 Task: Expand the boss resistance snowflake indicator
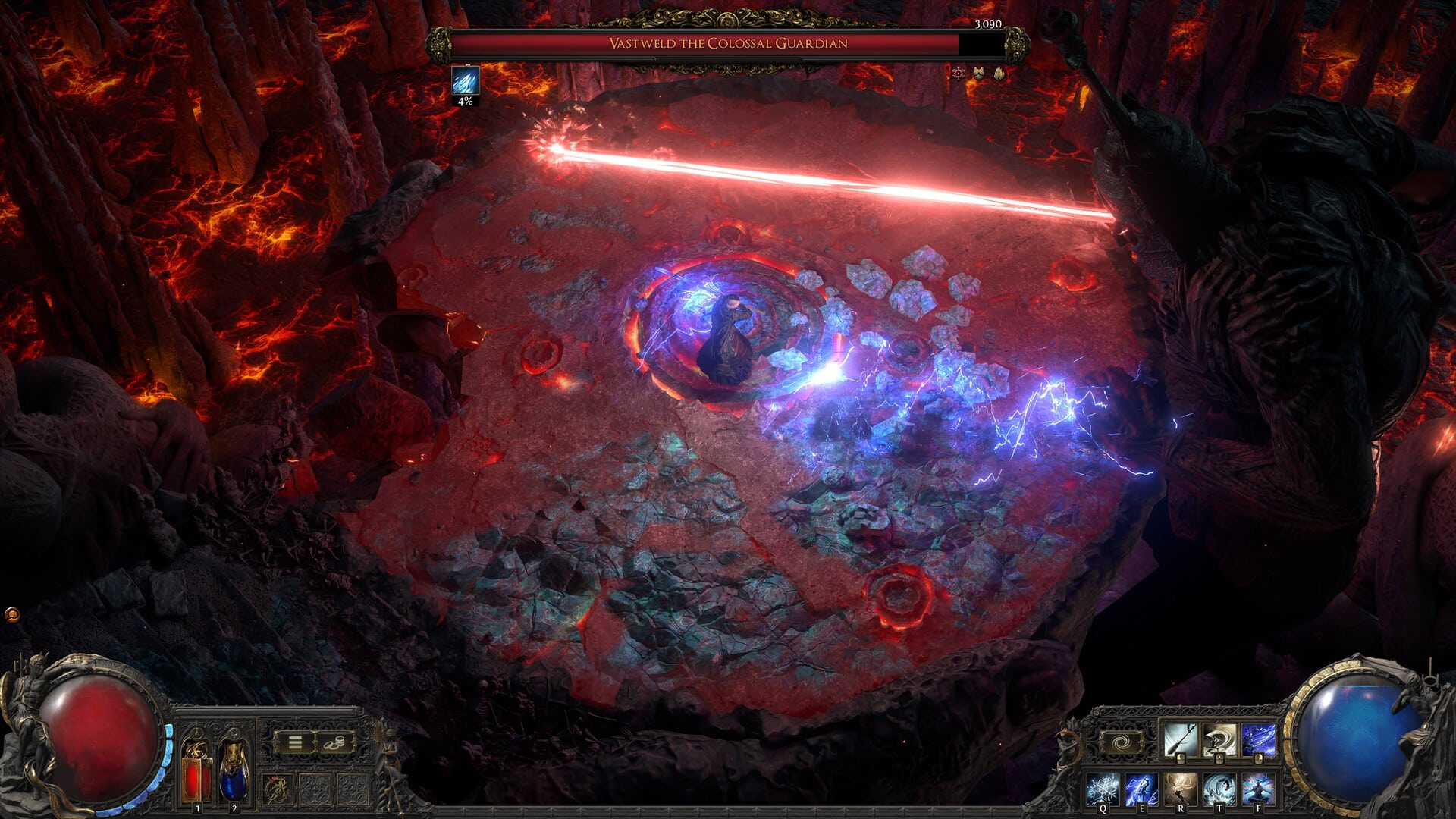pyautogui.click(x=958, y=73)
